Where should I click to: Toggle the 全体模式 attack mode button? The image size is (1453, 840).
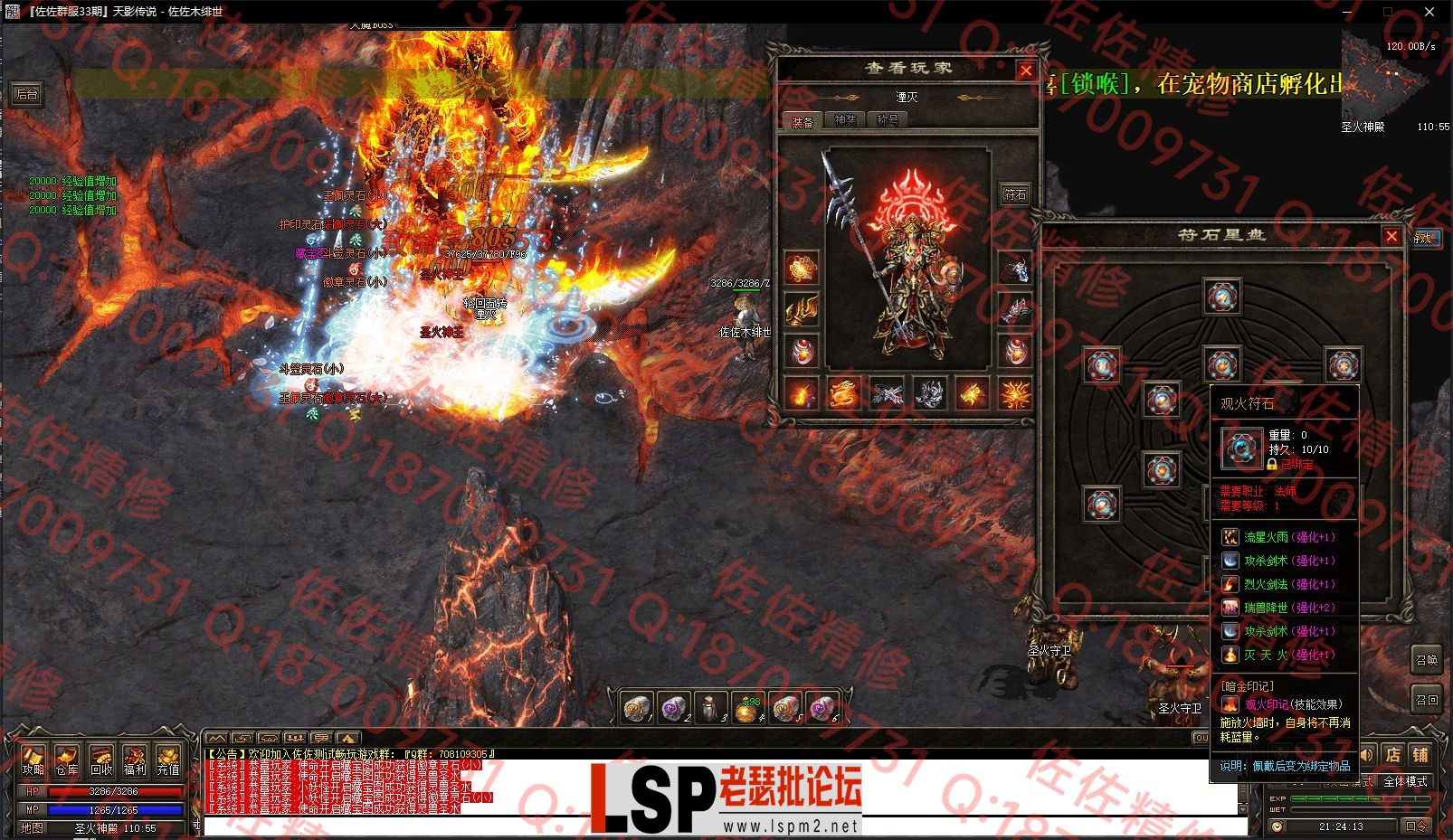click(1405, 781)
